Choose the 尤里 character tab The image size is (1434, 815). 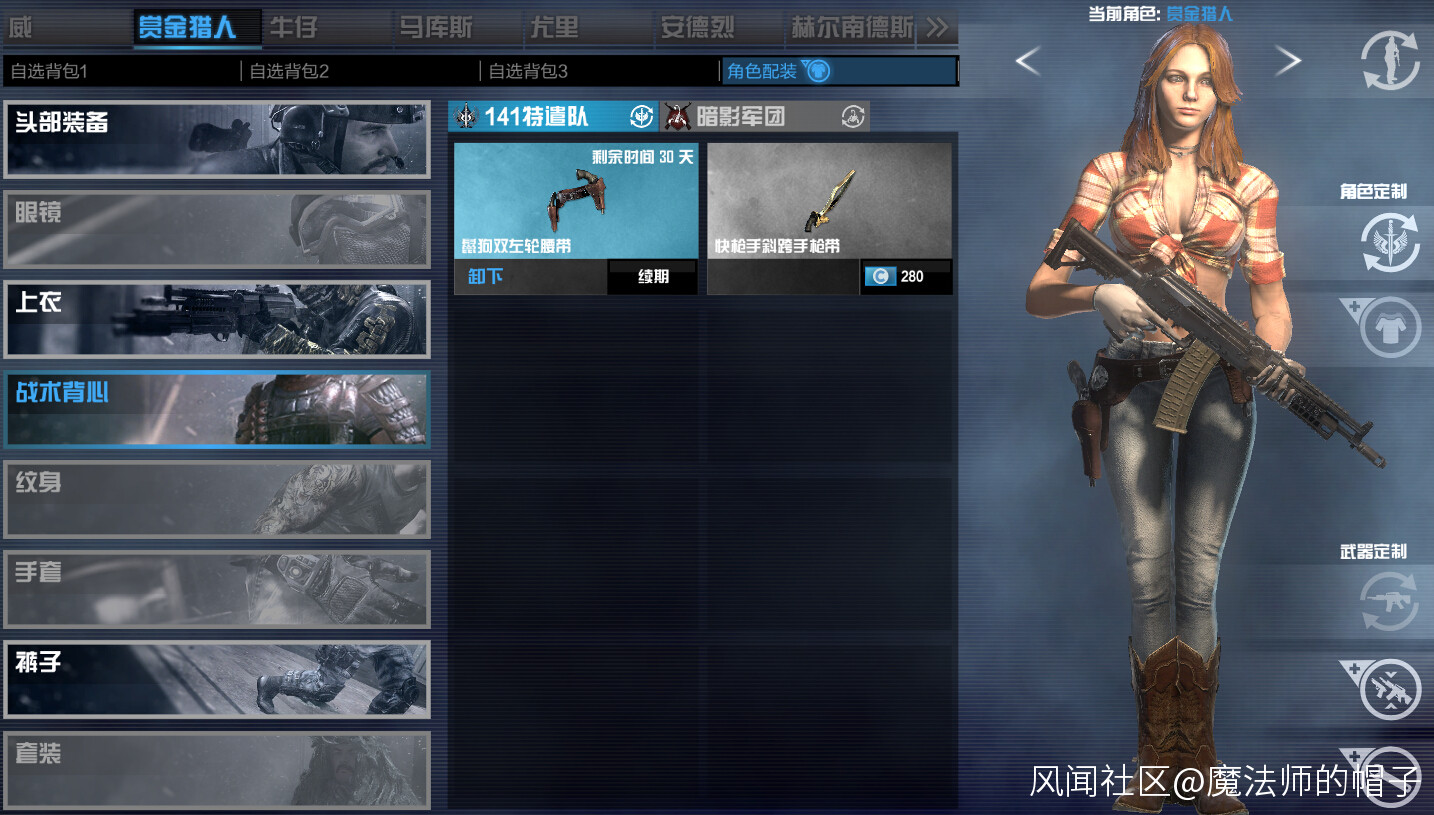point(554,27)
